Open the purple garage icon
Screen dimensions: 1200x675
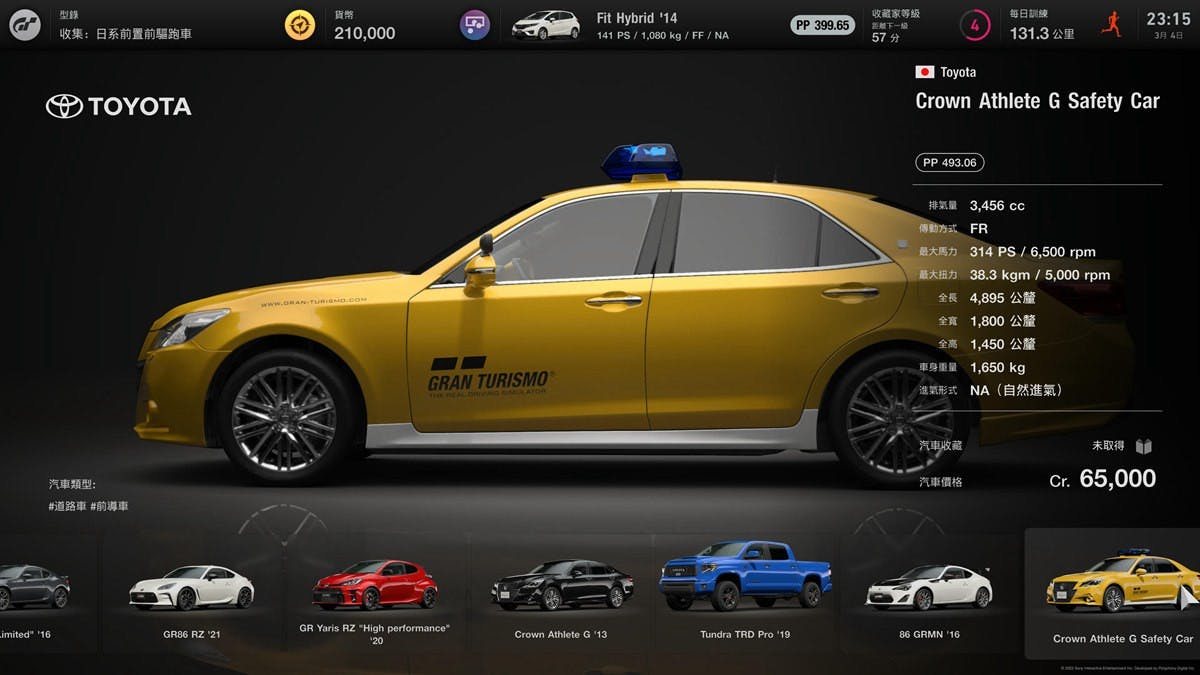[x=474, y=24]
